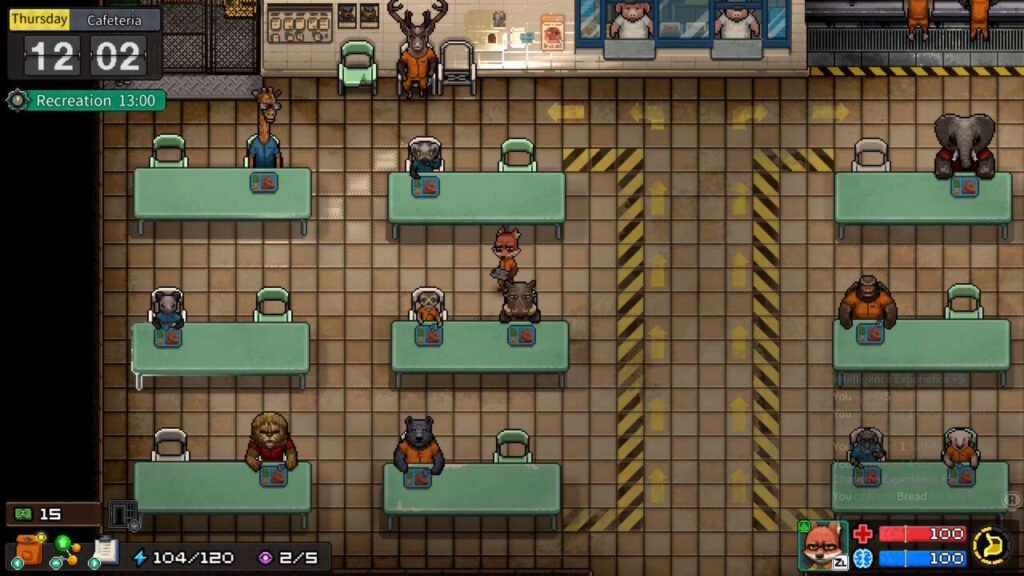Viewport: 1024px width, 576px height.
Task: Click the yellow ring stomach icon
Action: [x=991, y=545]
